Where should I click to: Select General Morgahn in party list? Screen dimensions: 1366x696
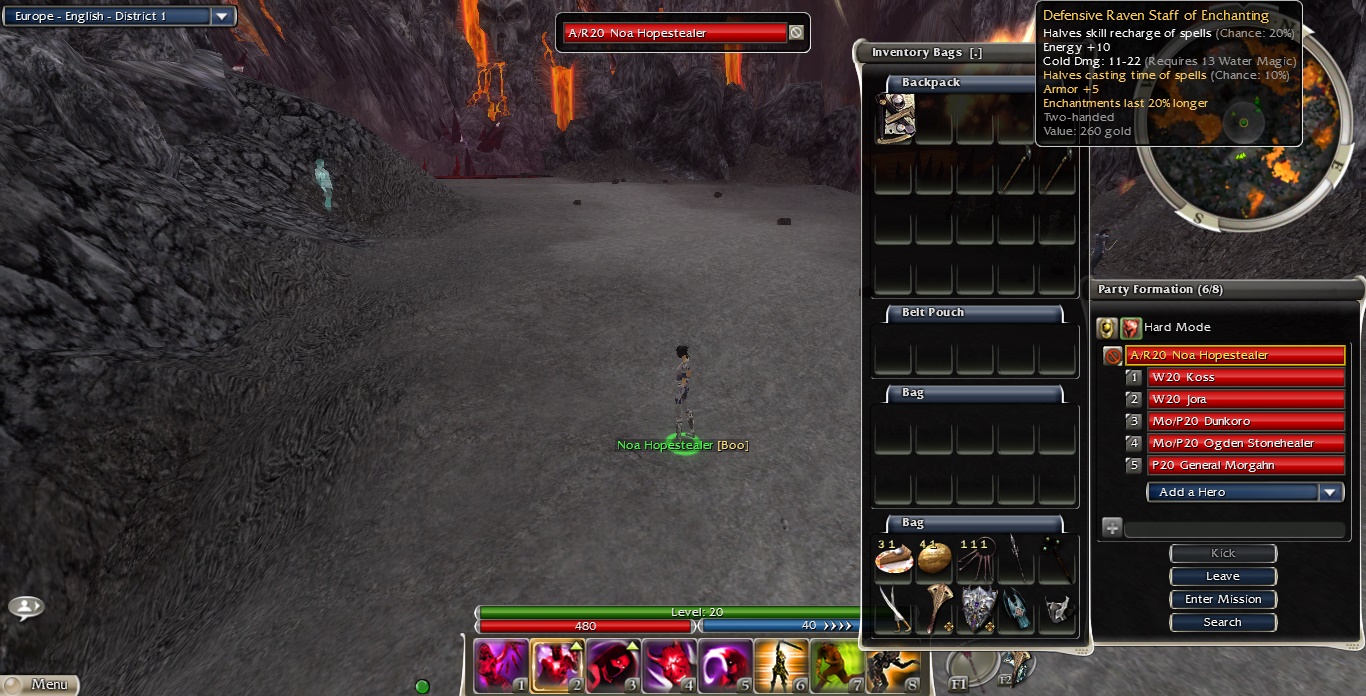click(1244, 465)
